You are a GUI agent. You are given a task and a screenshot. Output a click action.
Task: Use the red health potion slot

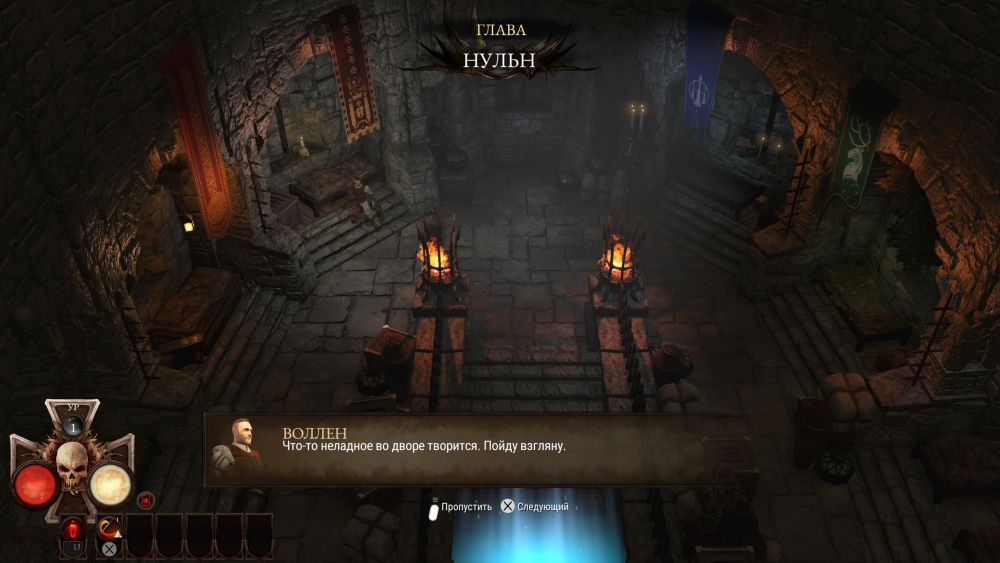point(72,530)
